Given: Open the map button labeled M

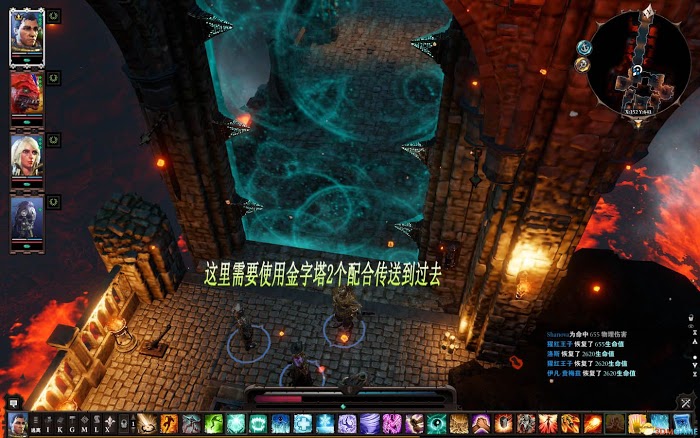Looking at the screenshot, I should point(84,428).
